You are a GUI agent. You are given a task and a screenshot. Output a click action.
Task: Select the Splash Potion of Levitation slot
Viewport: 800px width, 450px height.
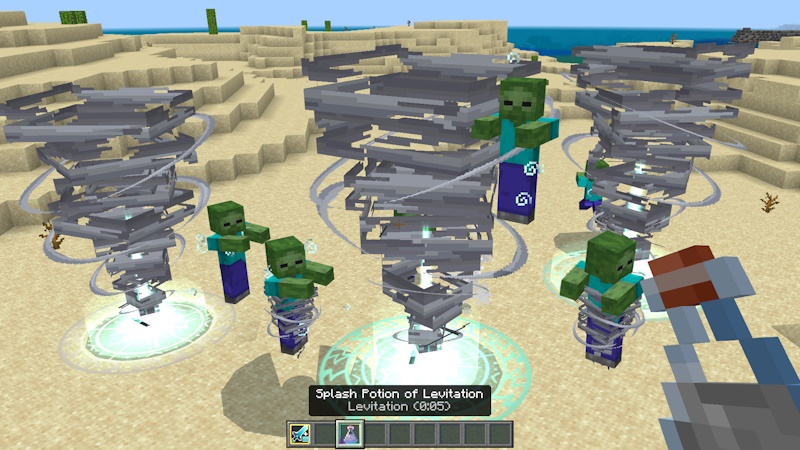[350, 434]
